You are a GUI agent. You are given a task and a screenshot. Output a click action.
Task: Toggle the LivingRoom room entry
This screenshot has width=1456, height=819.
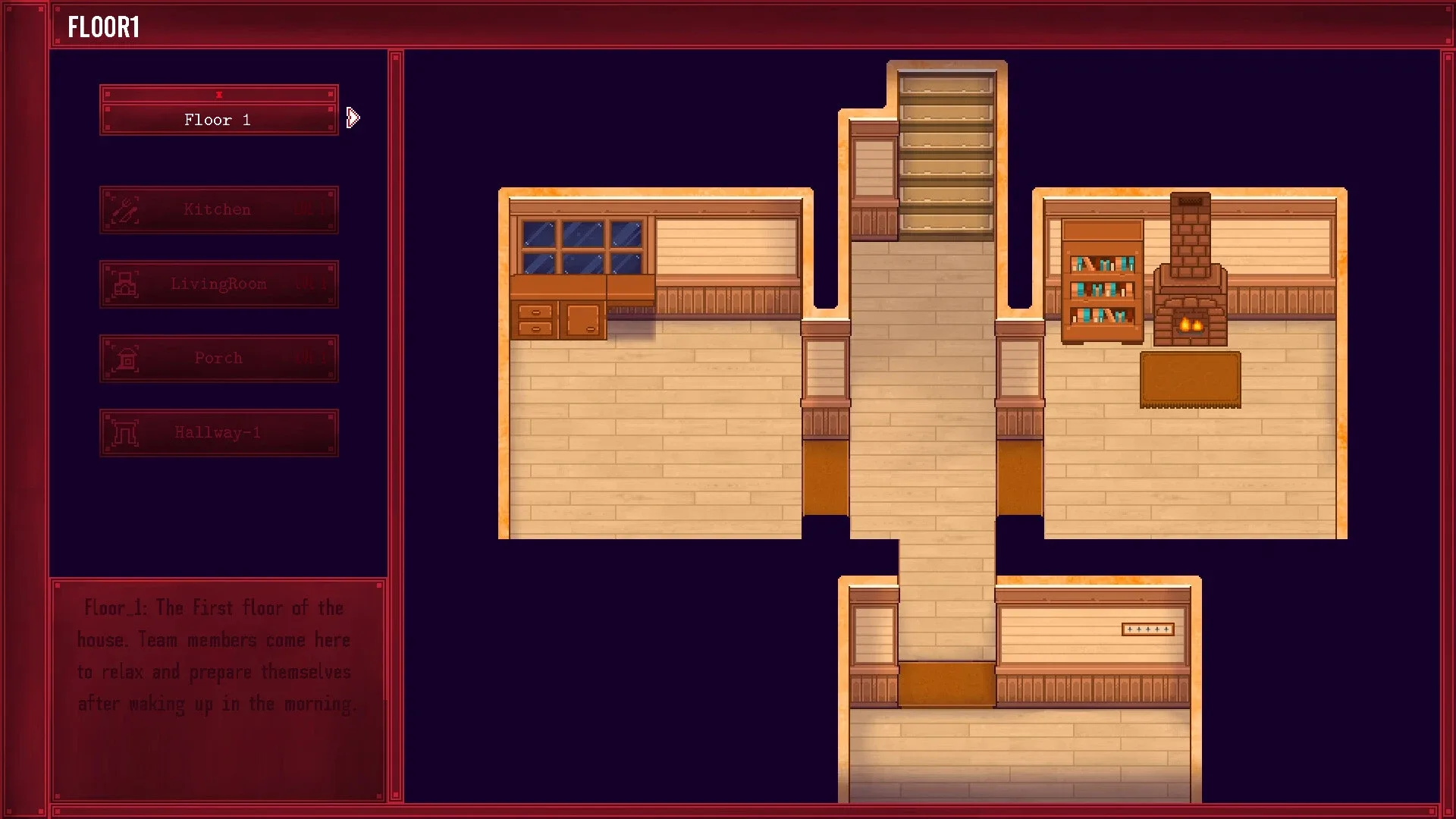pos(218,284)
